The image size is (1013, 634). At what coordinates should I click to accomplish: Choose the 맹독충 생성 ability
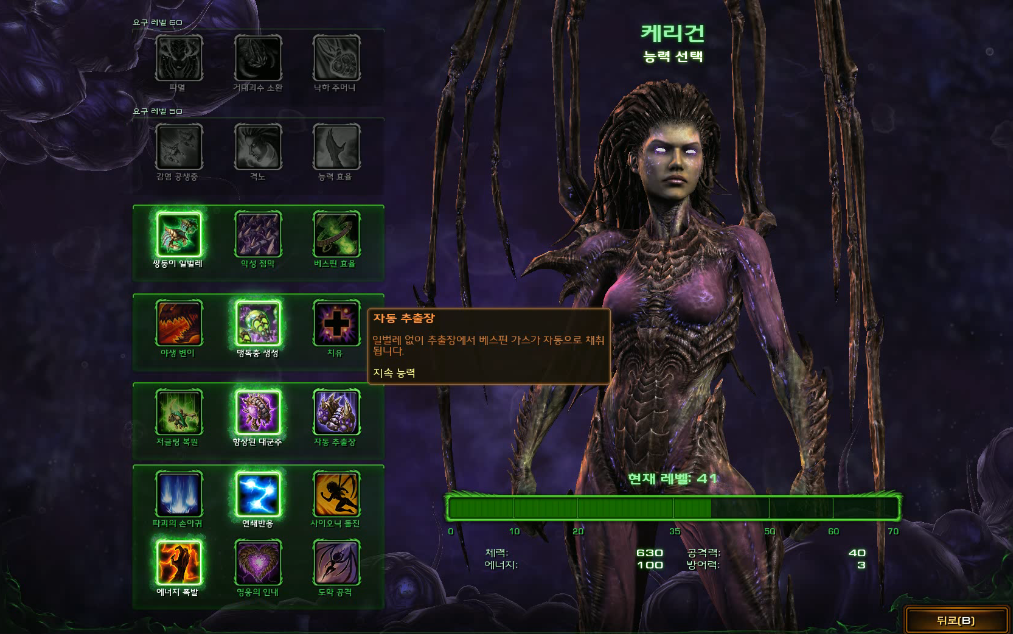(x=258, y=323)
